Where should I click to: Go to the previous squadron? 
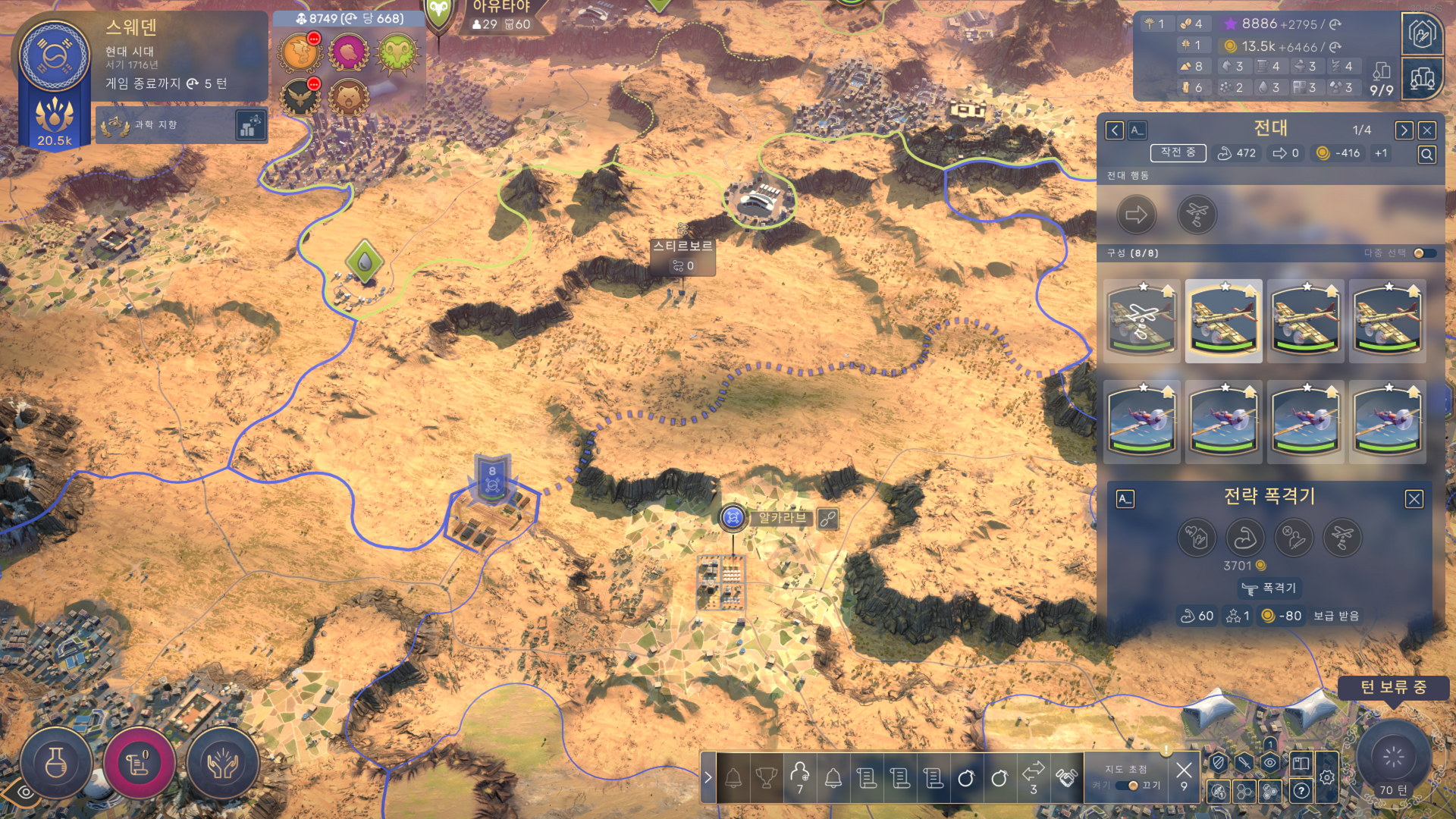tap(1114, 130)
